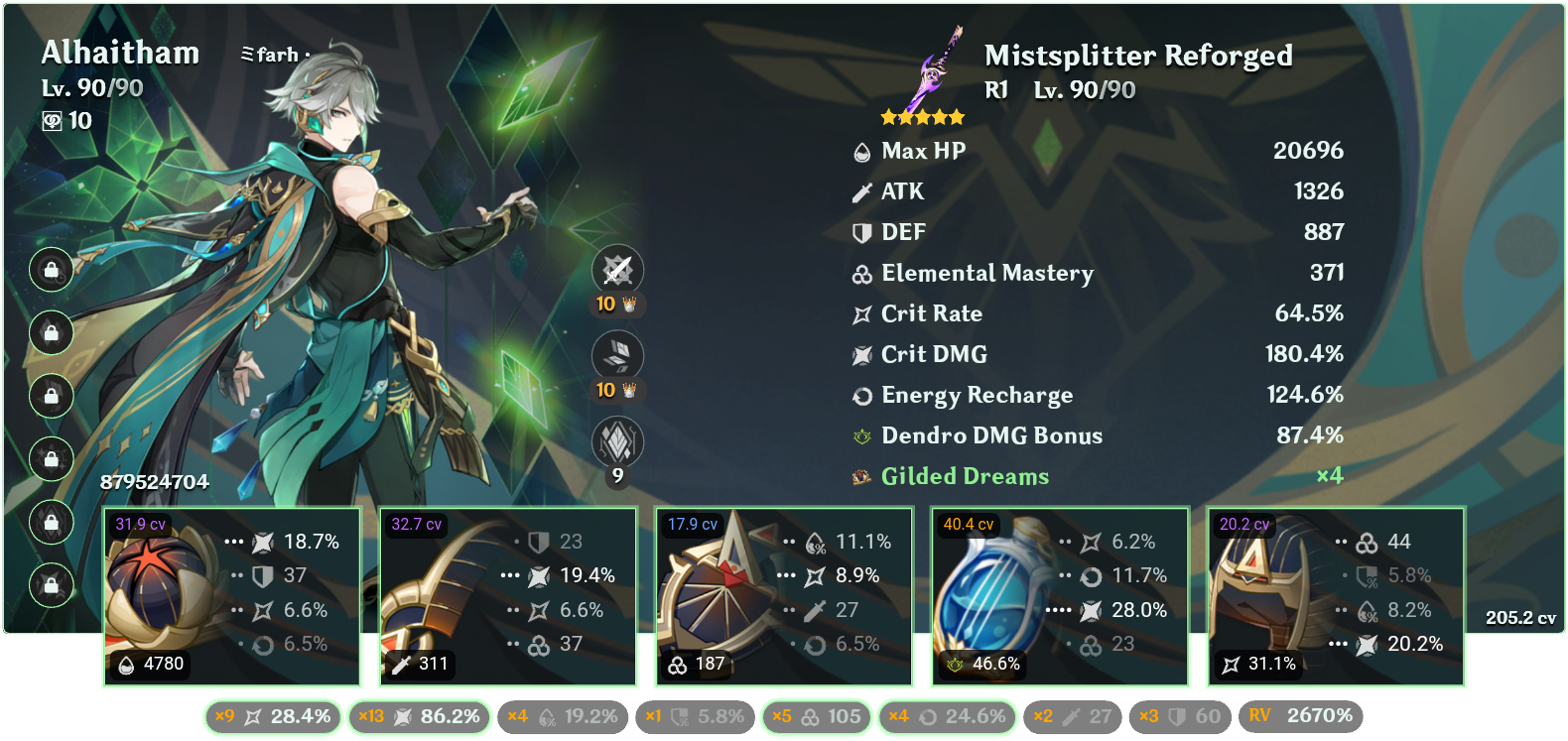This screenshot has height=741, width=1568.
Task: Click the Elemental Mastery icon next to 371
Action: 861,273
